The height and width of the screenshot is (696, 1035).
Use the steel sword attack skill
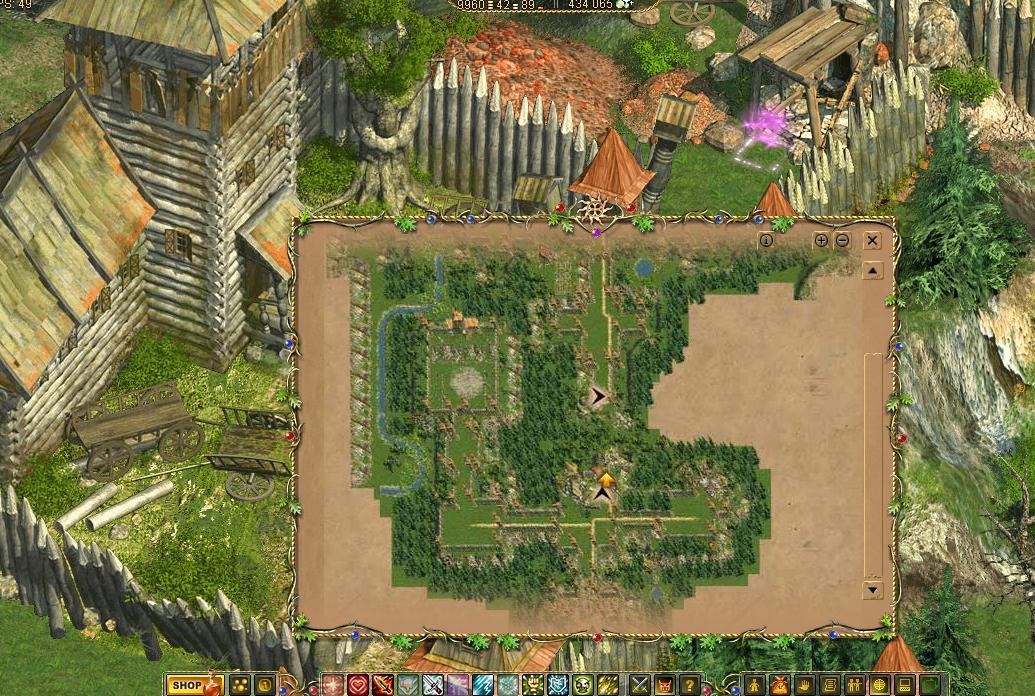[x=433, y=685]
